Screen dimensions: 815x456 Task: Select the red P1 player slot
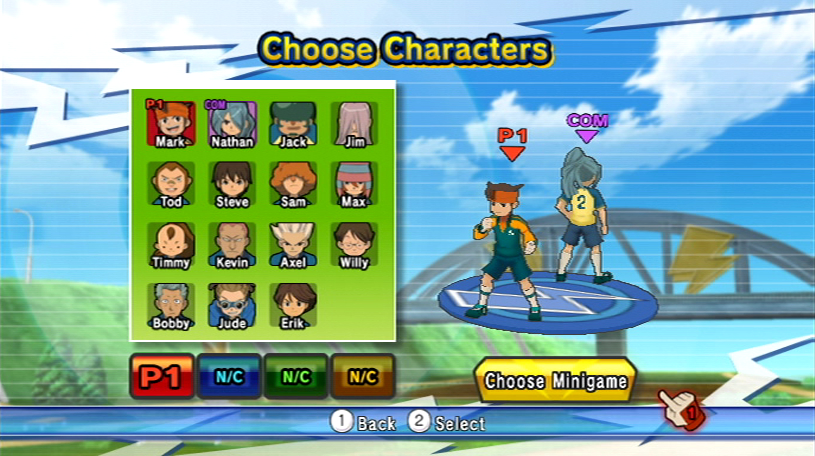(160, 376)
